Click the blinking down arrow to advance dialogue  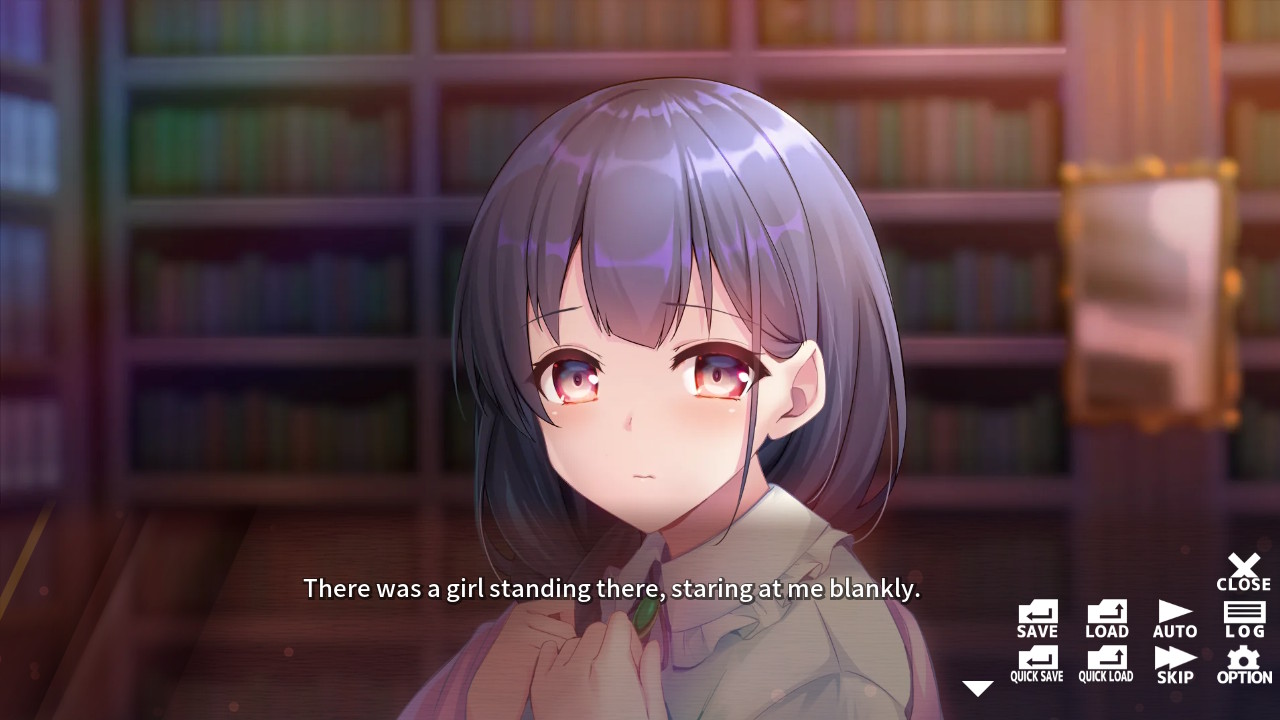coord(978,687)
